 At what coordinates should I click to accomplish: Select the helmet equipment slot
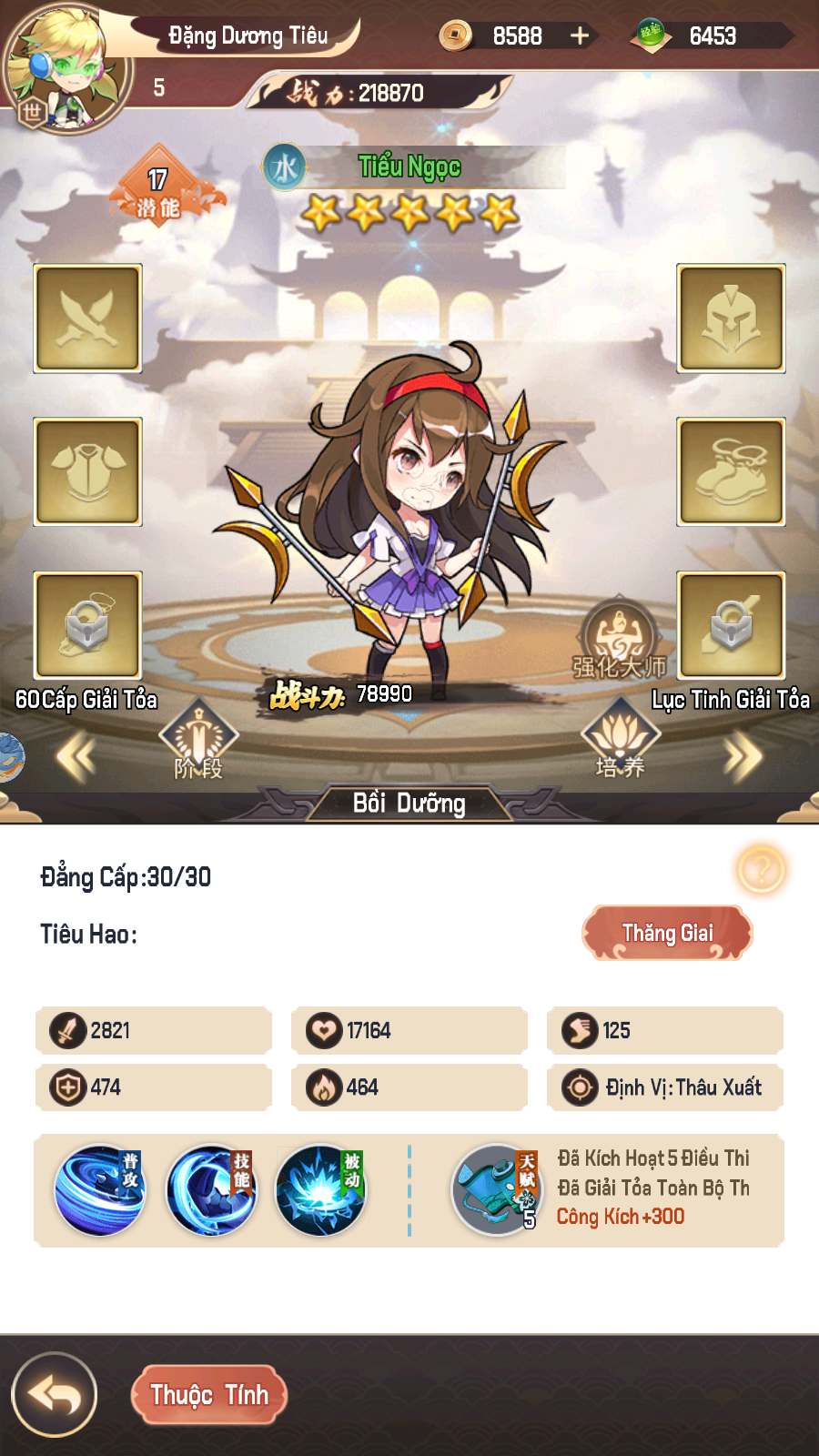pyautogui.click(x=731, y=318)
